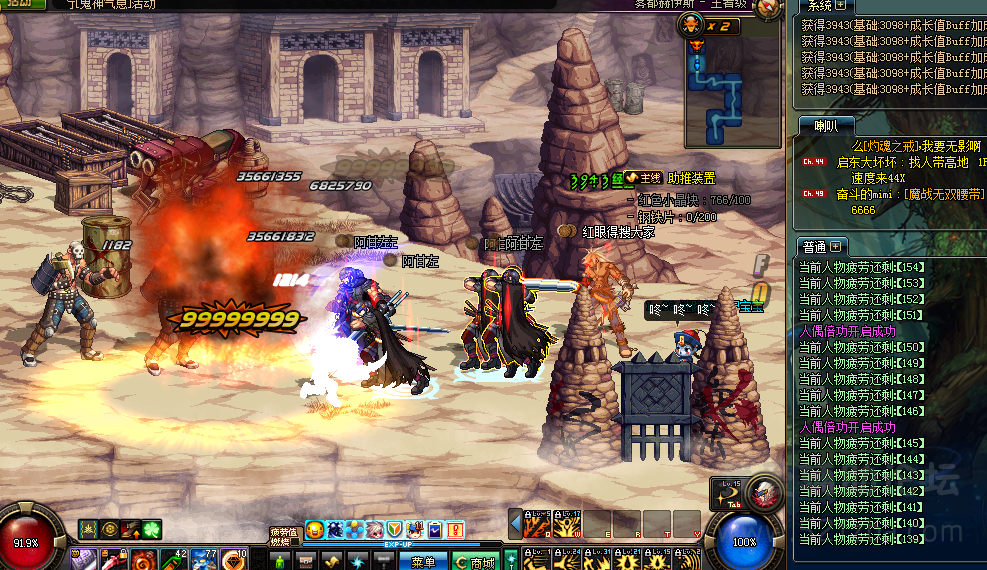The width and height of the screenshot is (987, 570).
Task: Switch to the 喇叭 chat tab
Action: tap(826, 125)
